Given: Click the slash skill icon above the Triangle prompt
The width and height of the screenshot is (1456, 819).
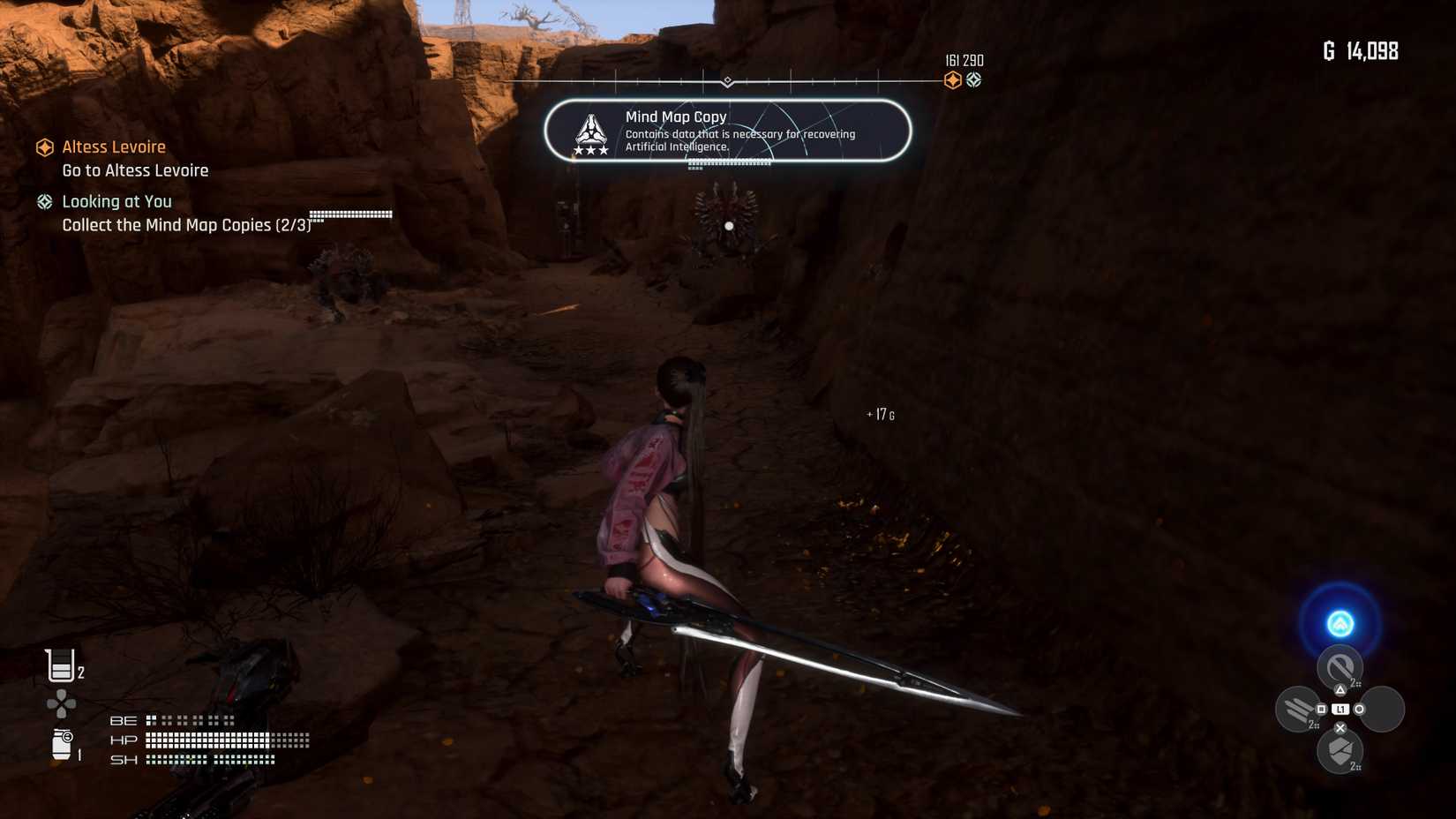Looking at the screenshot, I should click(x=1340, y=665).
